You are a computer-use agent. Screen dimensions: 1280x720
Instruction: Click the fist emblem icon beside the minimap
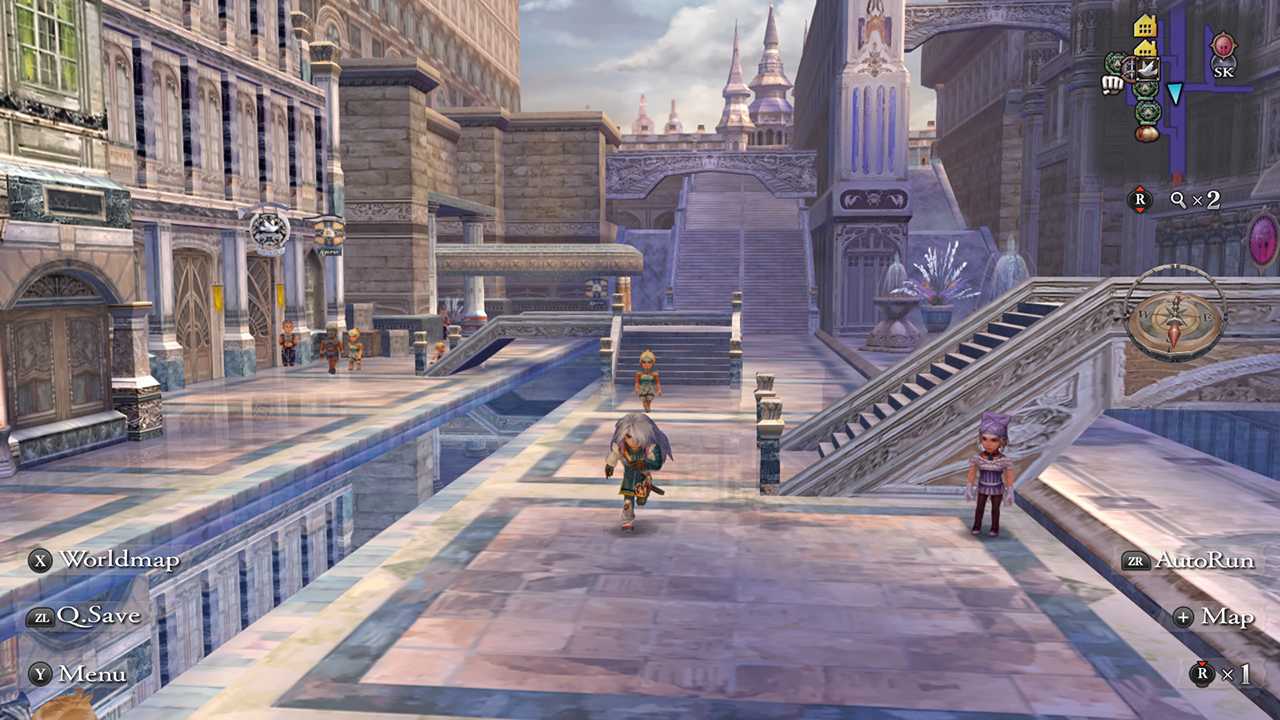tap(1112, 83)
